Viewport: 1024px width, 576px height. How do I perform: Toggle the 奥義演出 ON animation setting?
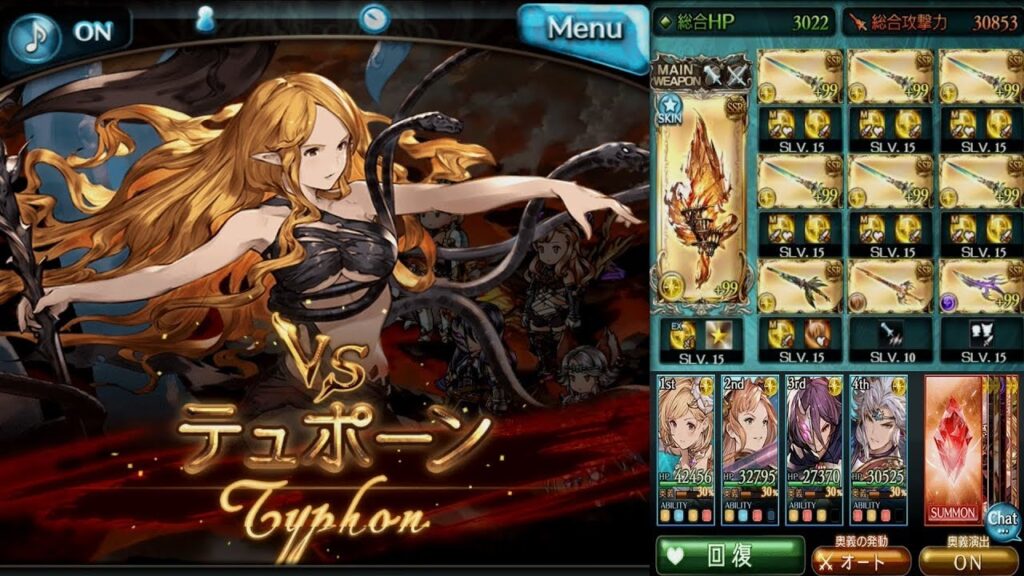click(968, 561)
